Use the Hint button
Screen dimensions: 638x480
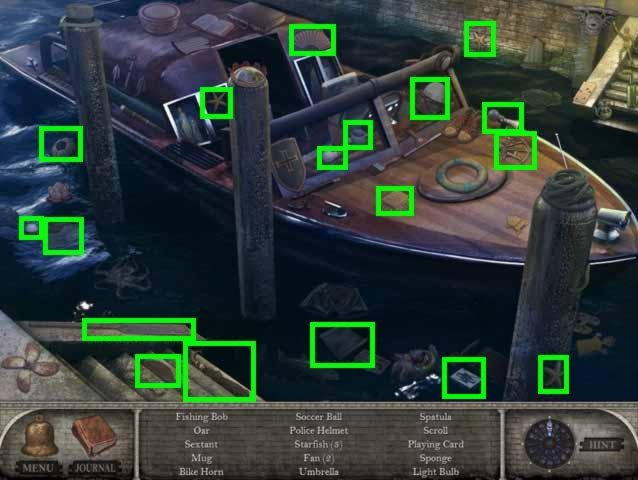click(599, 443)
